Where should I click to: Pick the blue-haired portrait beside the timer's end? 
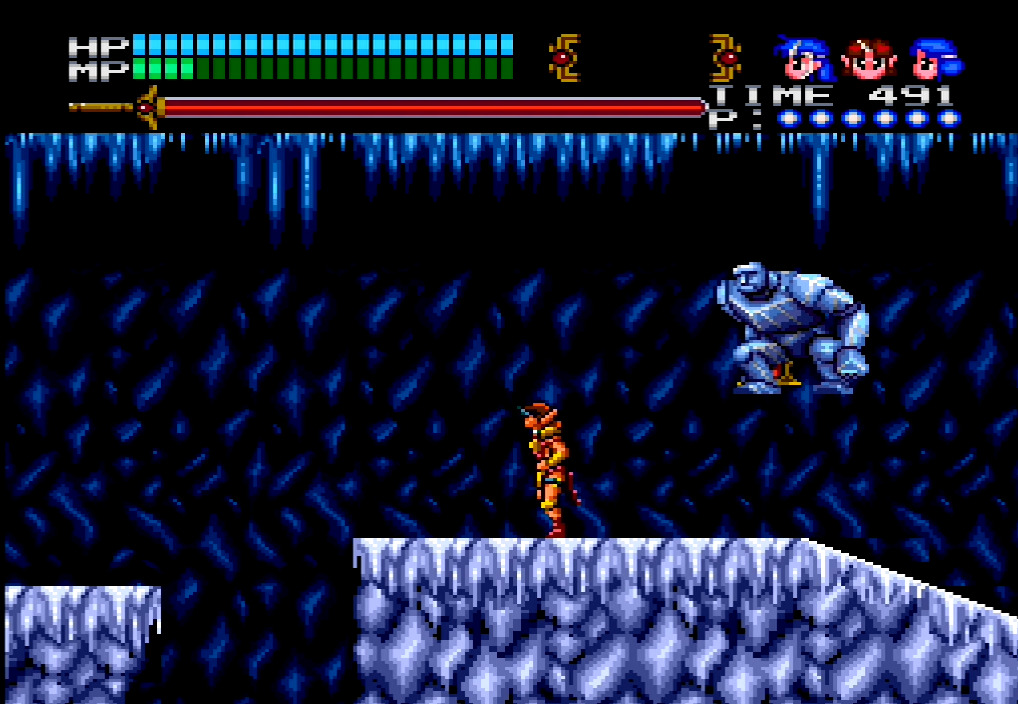pyautogui.click(x=934, y=58)
